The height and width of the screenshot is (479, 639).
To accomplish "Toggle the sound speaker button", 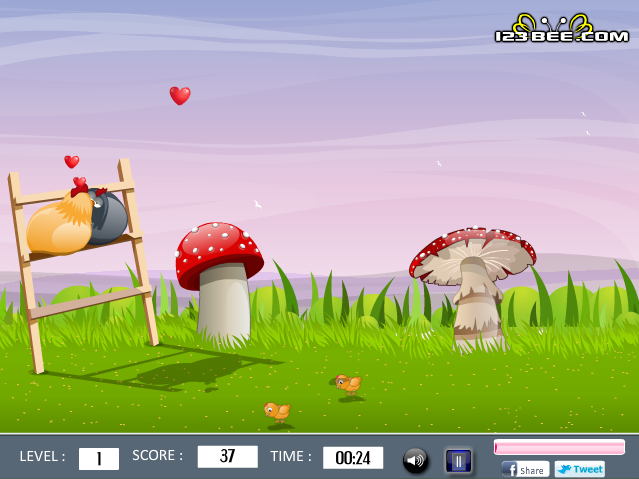I will [416, 460].
